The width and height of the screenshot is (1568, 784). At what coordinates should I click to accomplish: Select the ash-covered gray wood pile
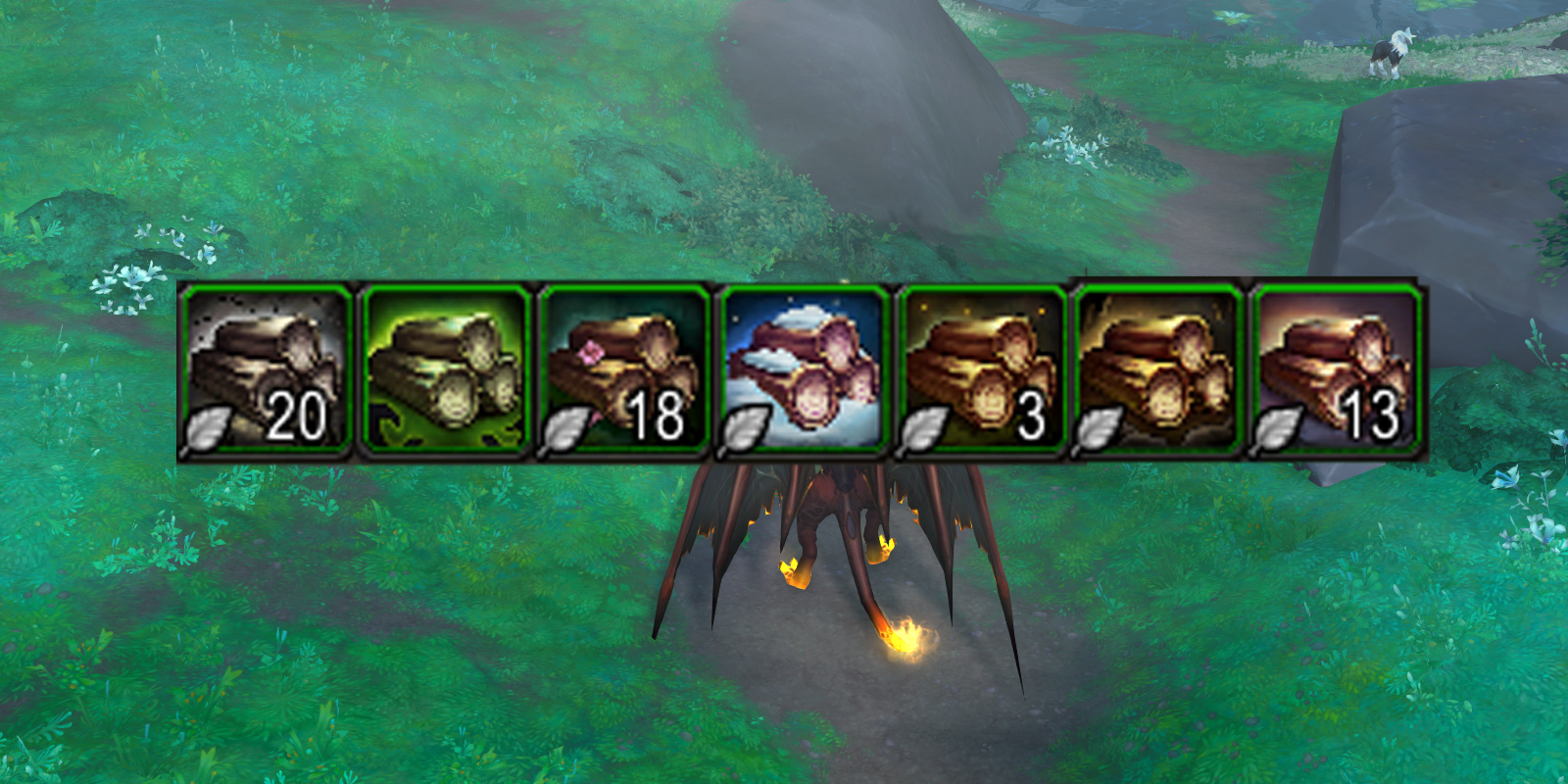pos(265,367)
